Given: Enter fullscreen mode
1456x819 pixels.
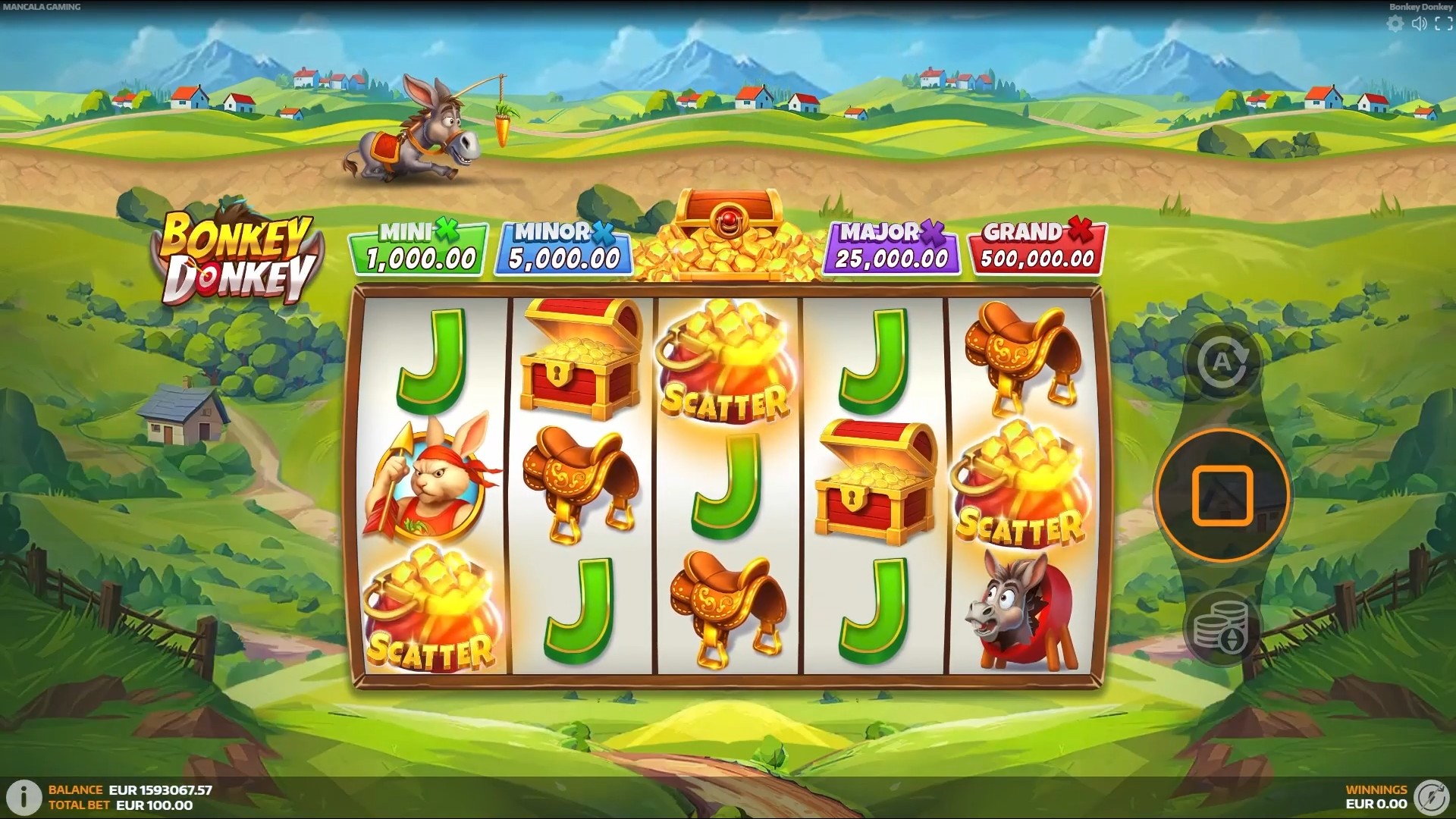Looking at the screenshot, I should point(1442,24).
